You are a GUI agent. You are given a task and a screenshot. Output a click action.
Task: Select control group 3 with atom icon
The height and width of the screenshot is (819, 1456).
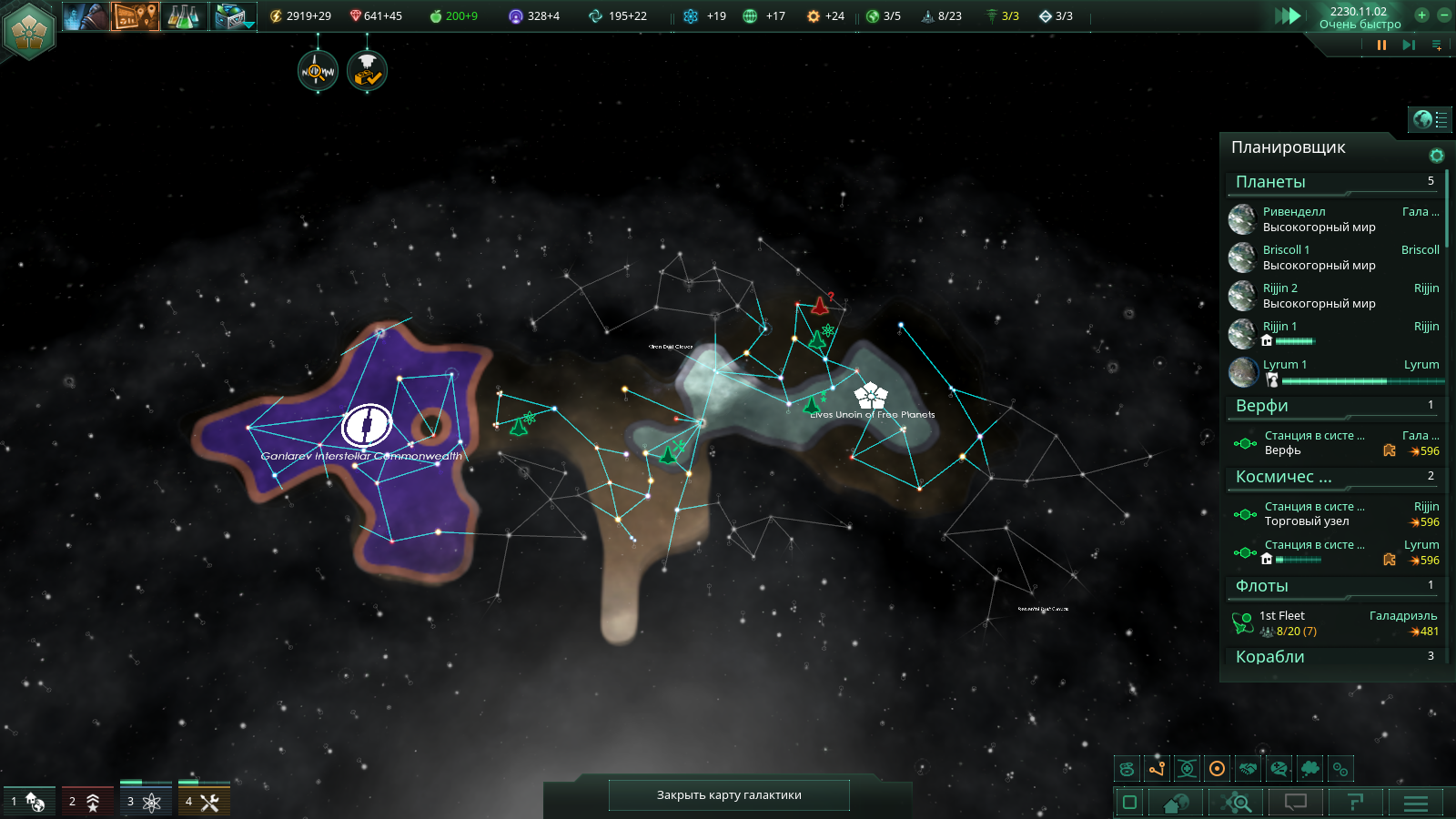[x=145, y=801]
